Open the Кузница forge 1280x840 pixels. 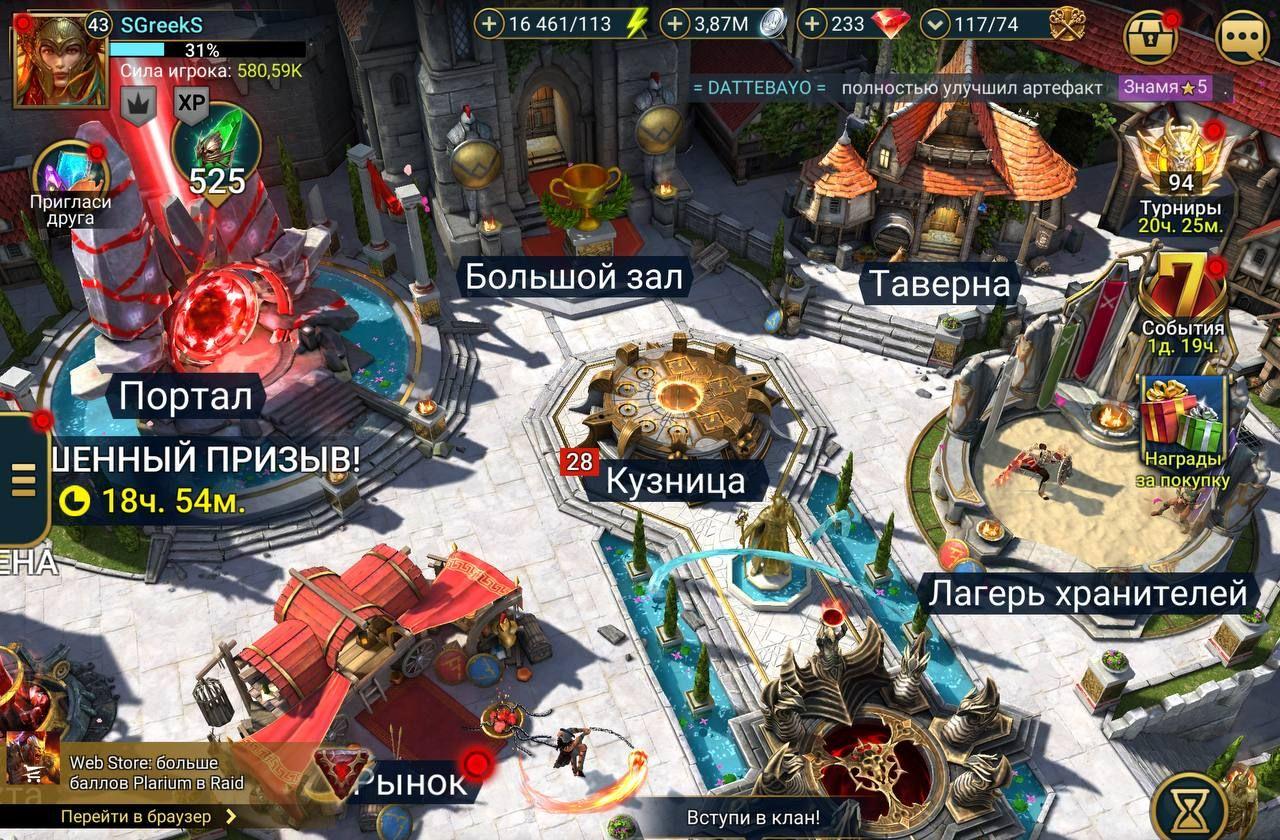click(676, 481)
